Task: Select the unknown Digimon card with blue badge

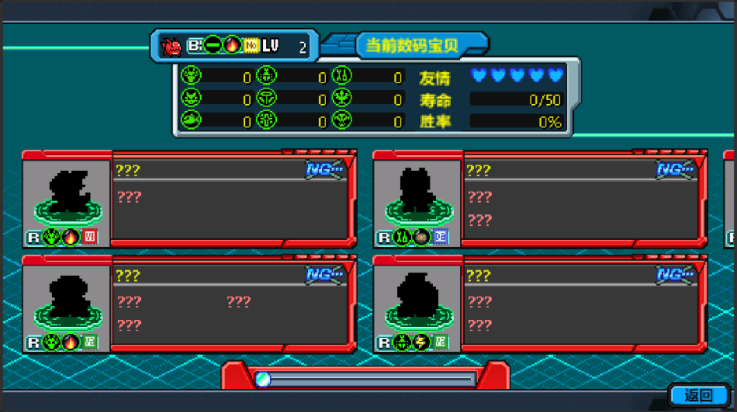Action: pos(540,198)
